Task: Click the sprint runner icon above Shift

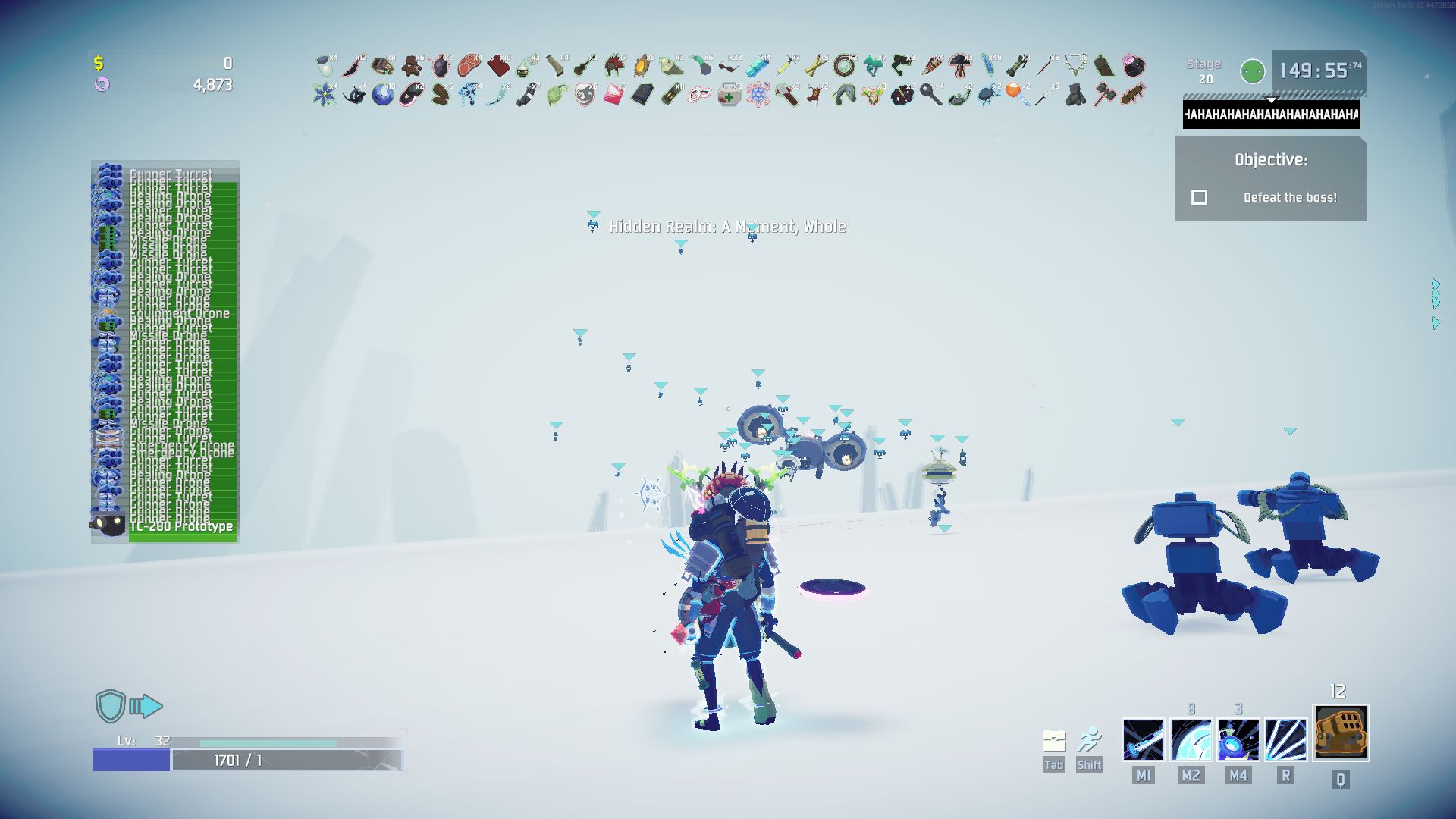Action: 1090,737
